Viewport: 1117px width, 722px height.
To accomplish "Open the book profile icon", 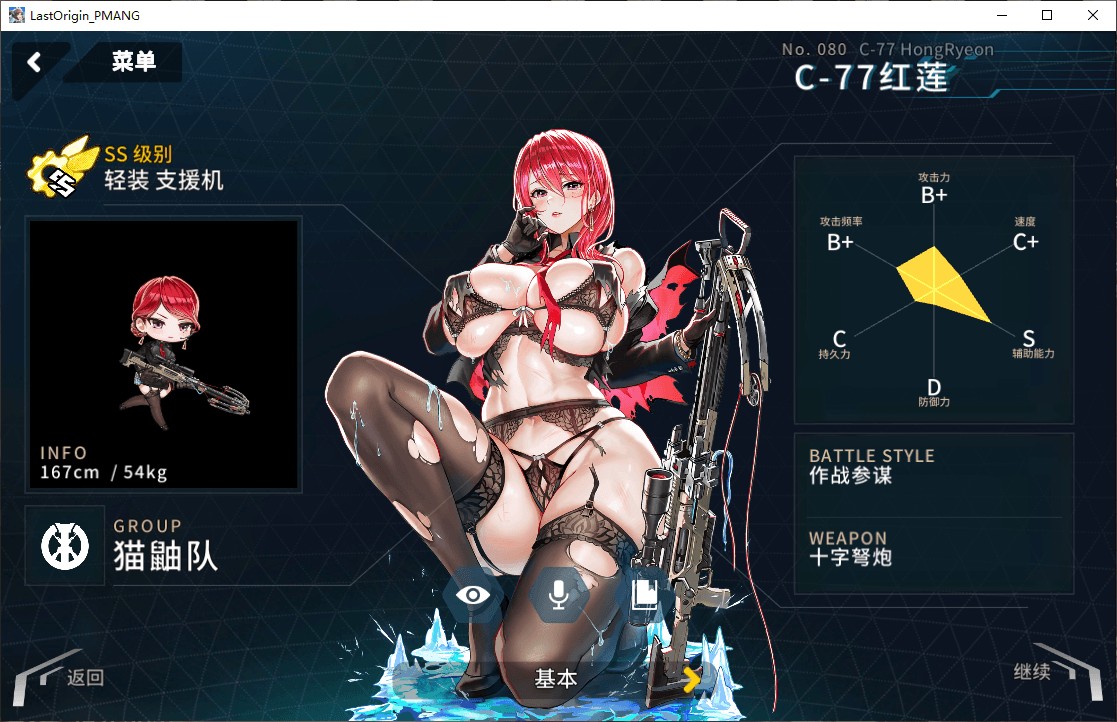I will click(644, 595).
